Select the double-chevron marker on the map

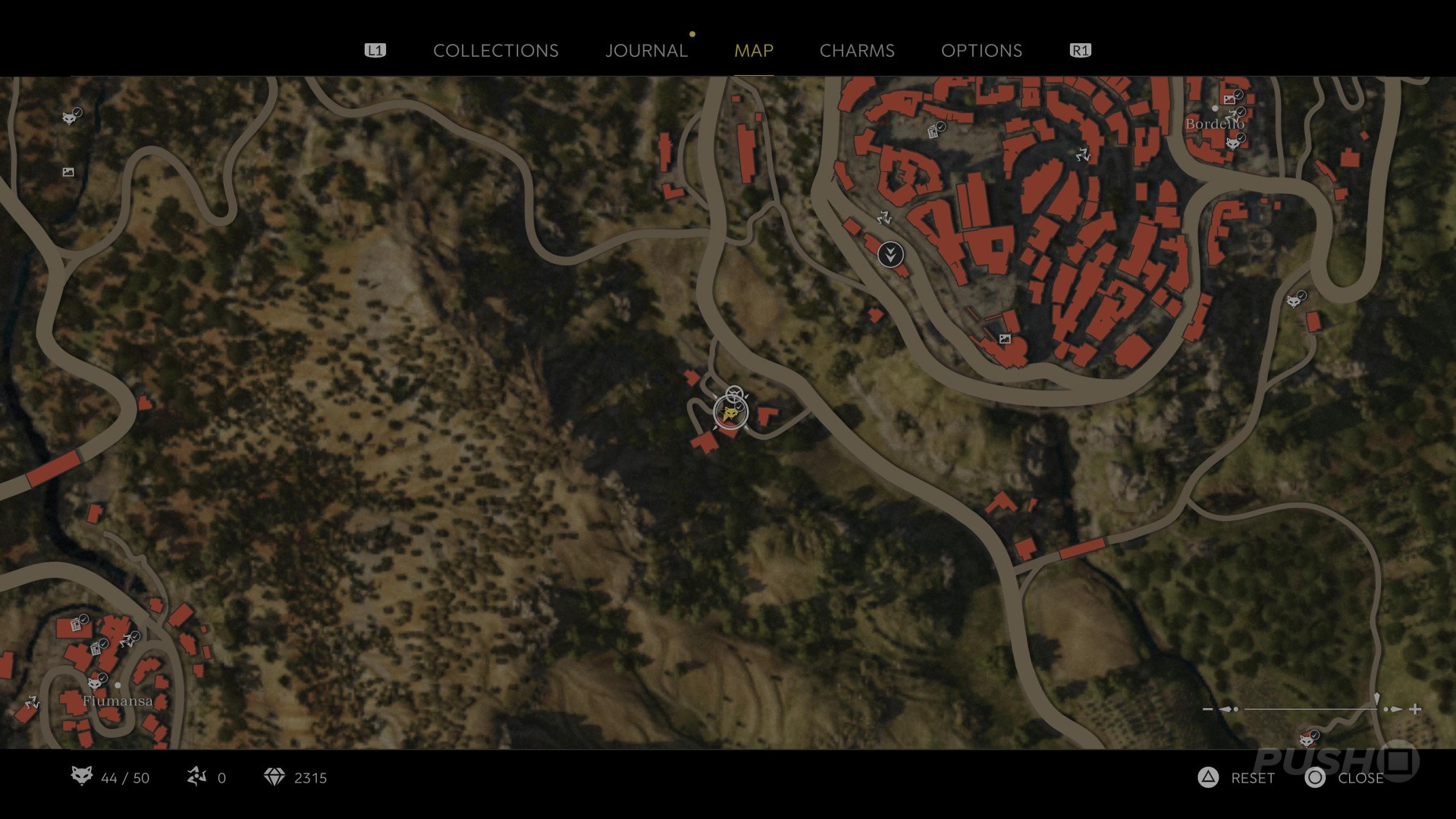[890, 254]
